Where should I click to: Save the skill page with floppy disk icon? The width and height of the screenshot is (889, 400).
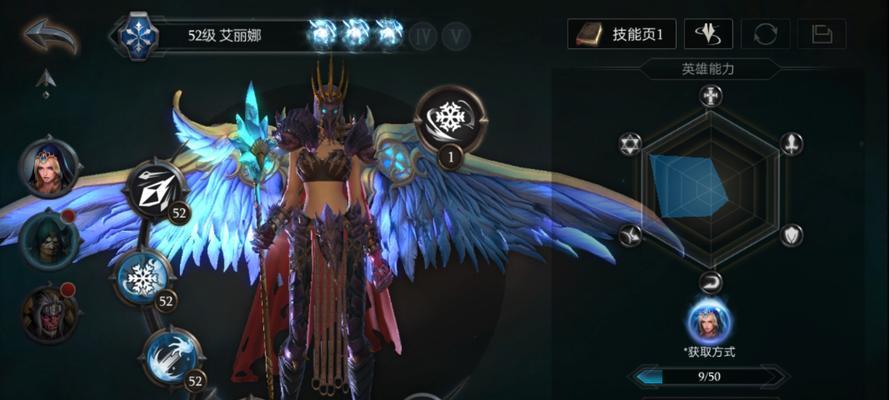tap(822, 34)
